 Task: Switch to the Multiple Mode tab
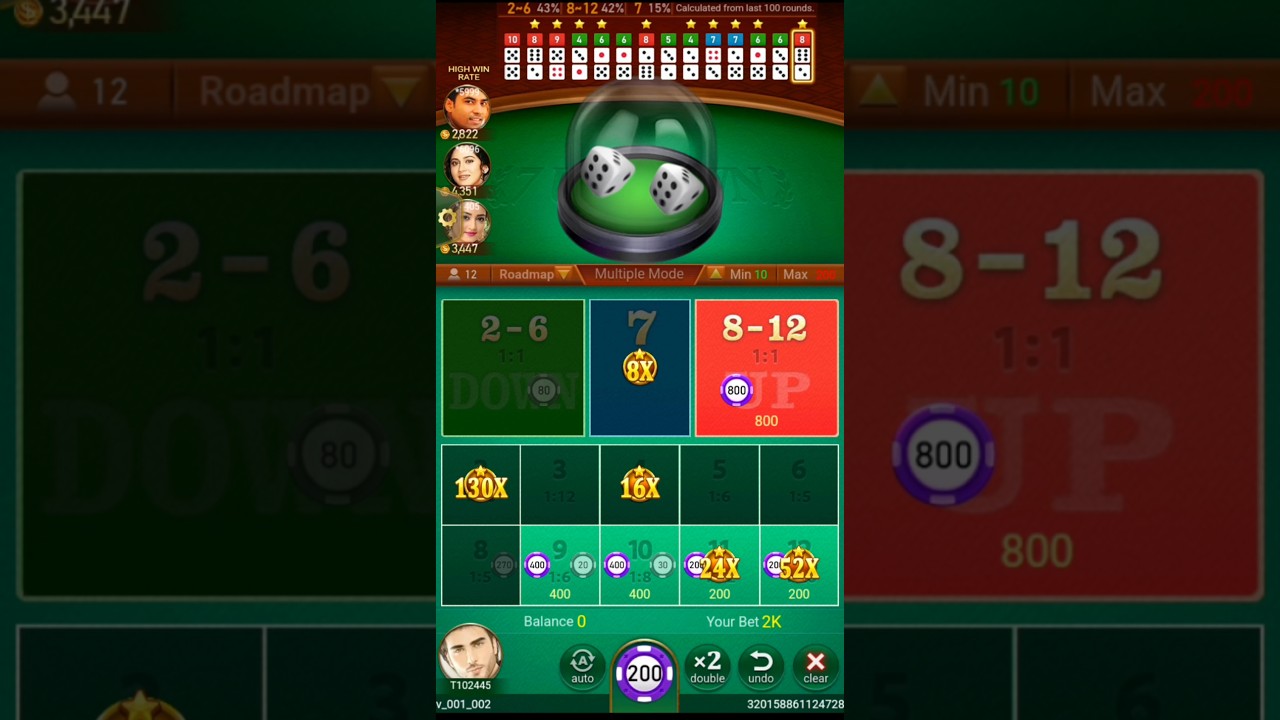[639, 273]
